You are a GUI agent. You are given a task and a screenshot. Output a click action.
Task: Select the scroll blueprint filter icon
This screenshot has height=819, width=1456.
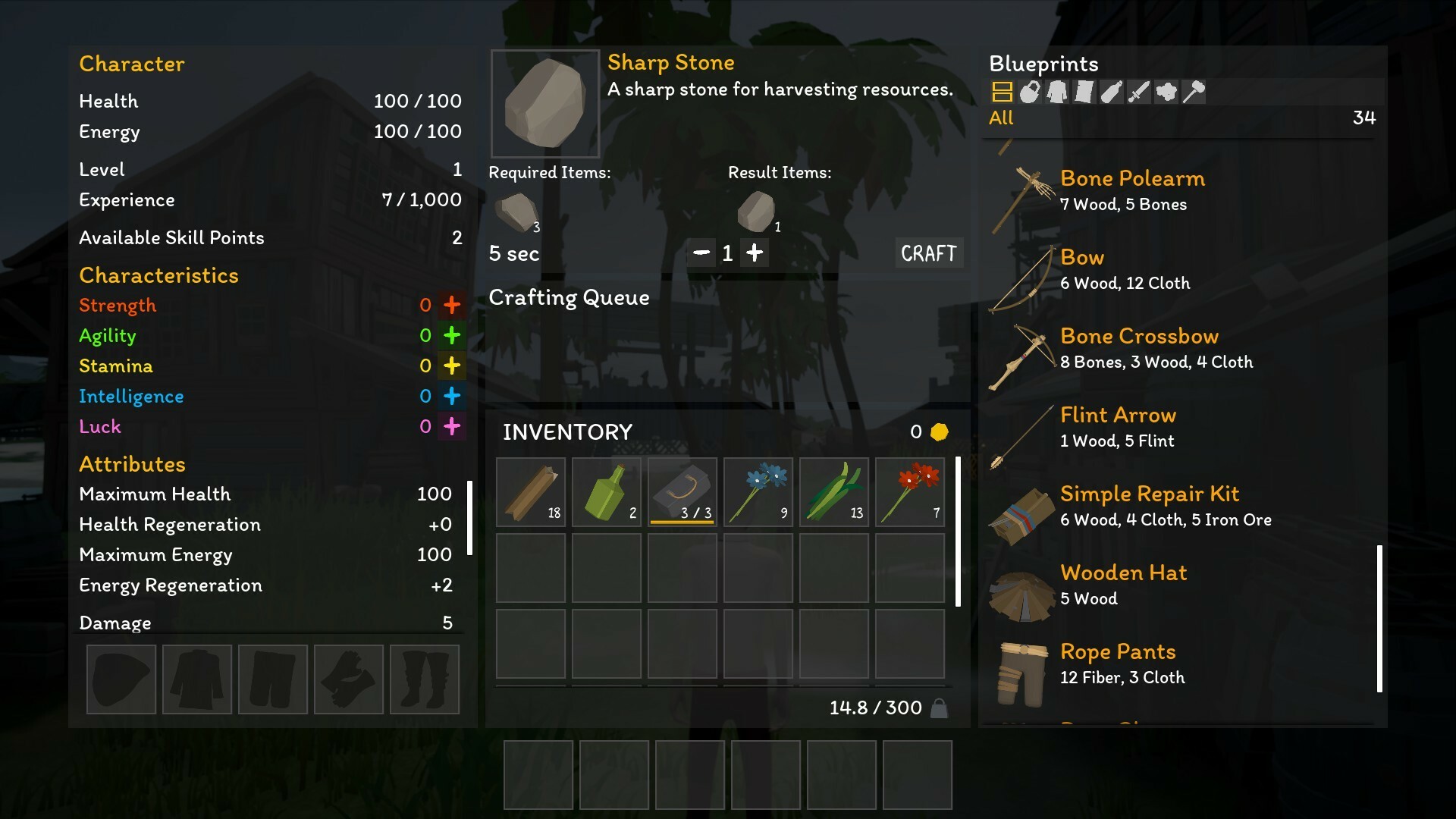(x=1084, y=92)
